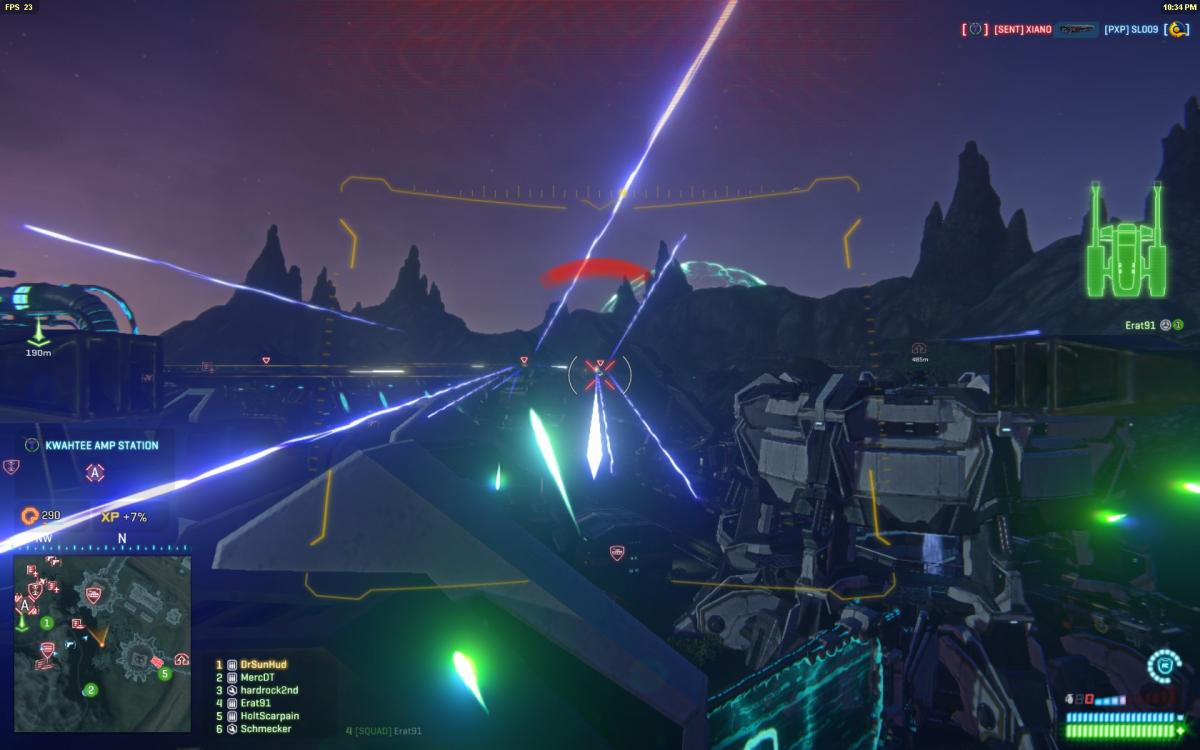Click the squad chat message from Erat91
The height and width of the screenshot is (750, 1200).
tap(378, 731)
